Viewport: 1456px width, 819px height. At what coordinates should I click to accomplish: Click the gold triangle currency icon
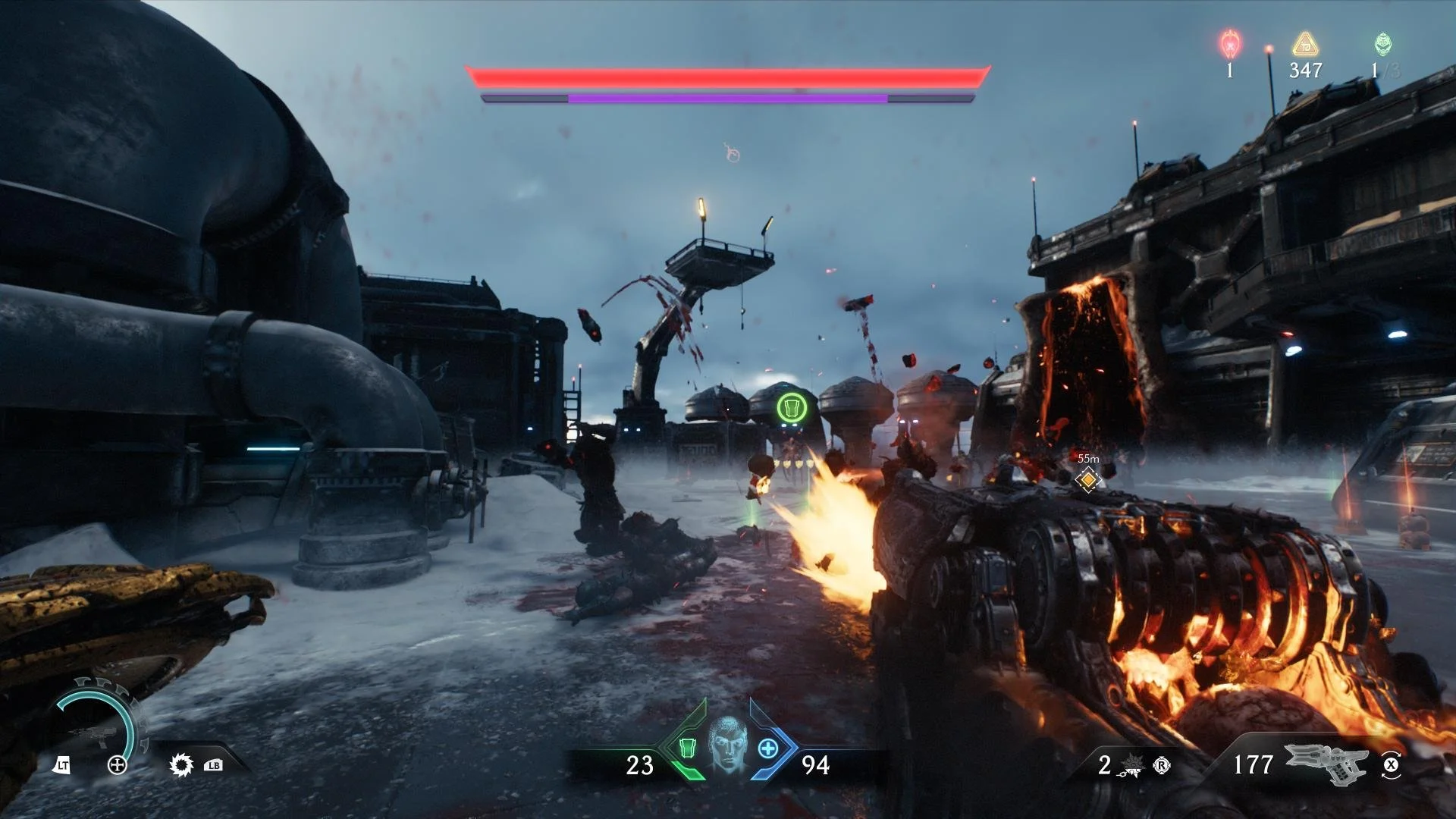pyautogui.click(x=1304, y=44)
